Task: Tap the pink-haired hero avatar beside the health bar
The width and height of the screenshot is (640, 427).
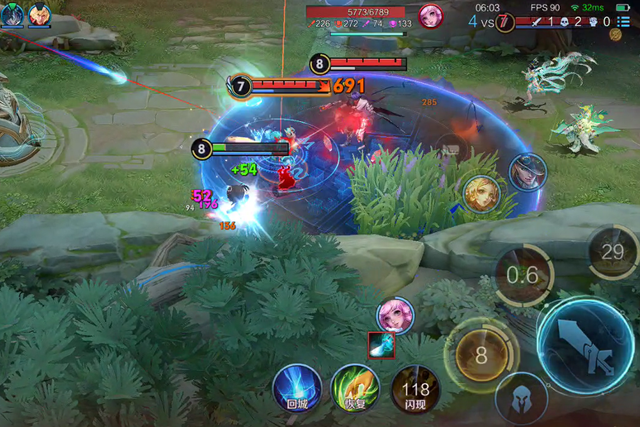Action: (431, 15)
